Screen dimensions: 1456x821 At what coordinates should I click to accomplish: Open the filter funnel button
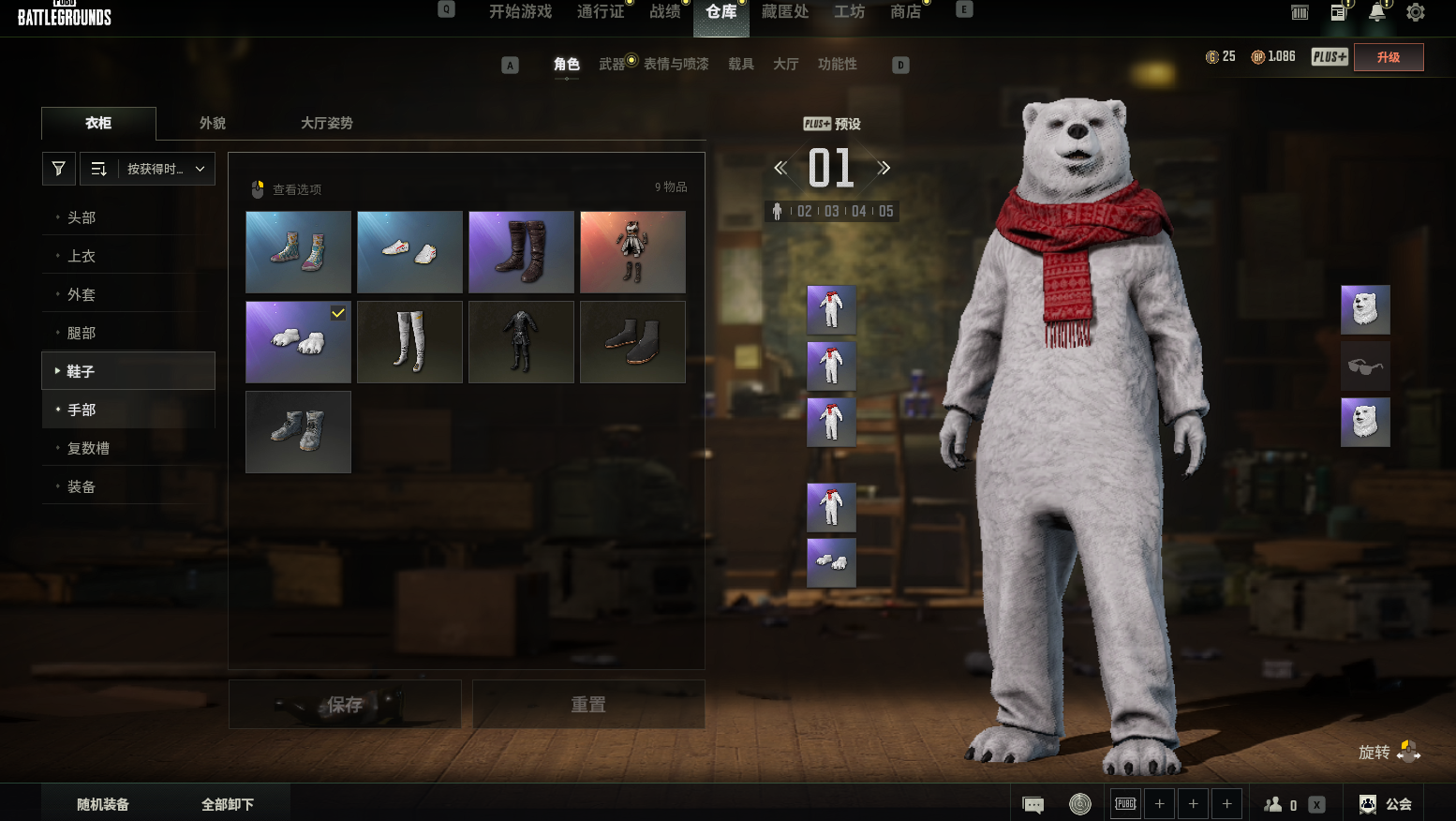pyautogui.click(x=59, y=169)
